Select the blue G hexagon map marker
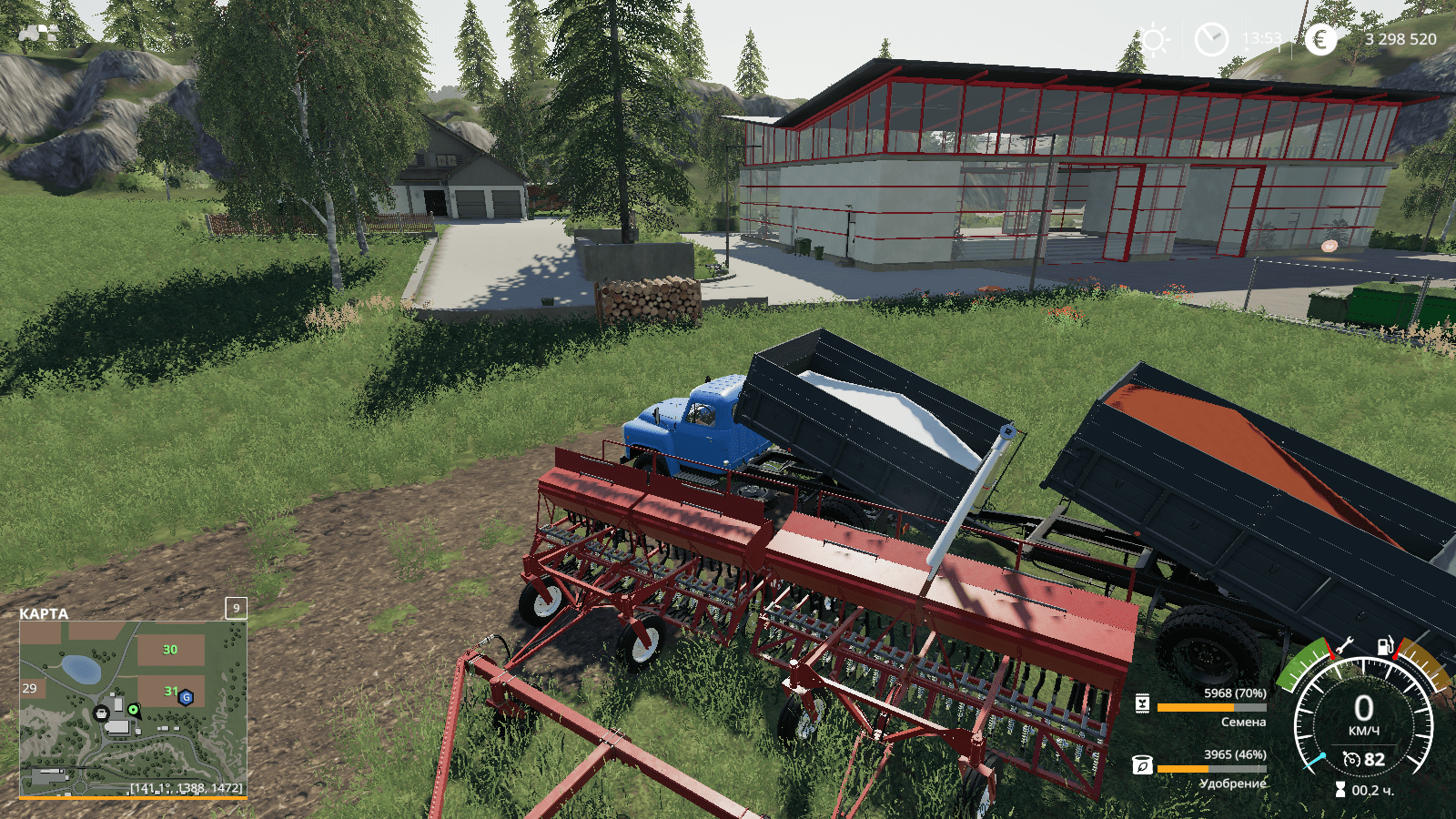 point(186,697)
